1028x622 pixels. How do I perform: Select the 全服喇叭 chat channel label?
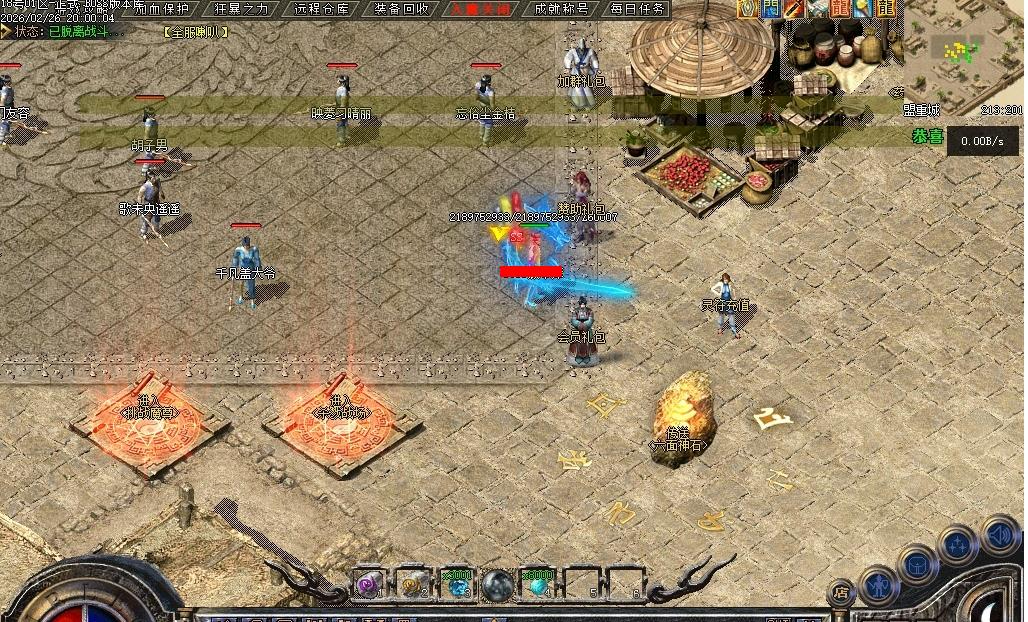tap(195, 32)
